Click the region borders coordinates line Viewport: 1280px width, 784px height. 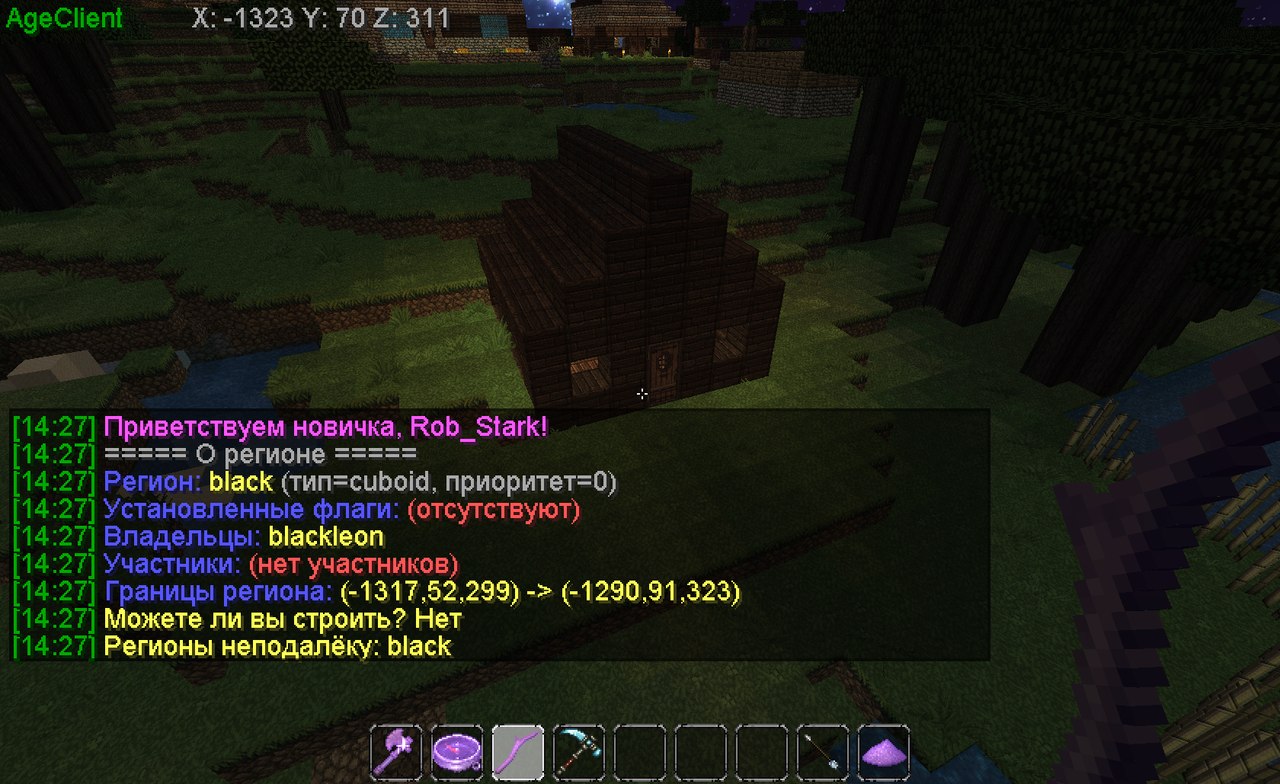[420, 591]
